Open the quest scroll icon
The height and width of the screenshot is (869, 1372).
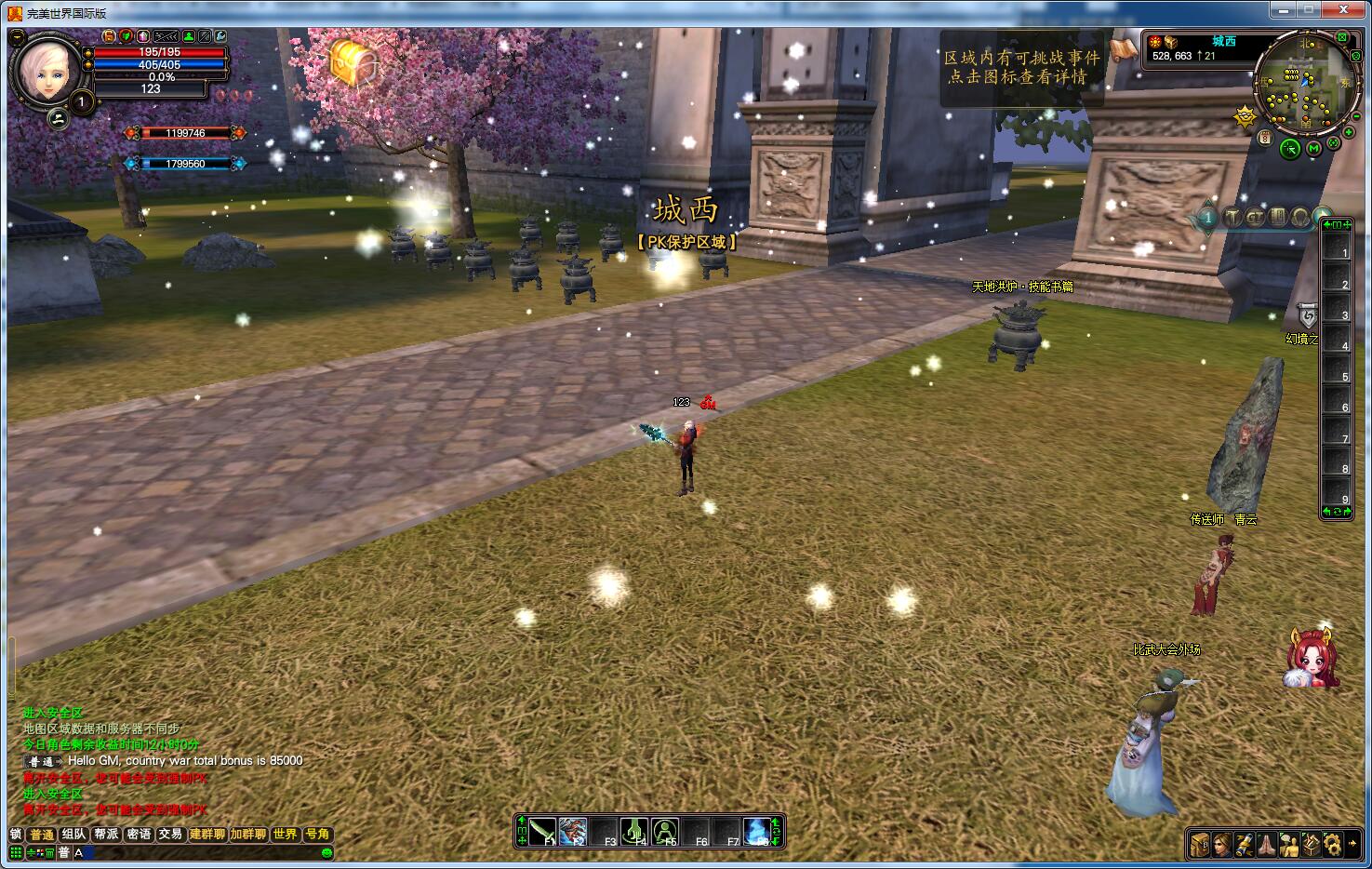[1245, 844]
